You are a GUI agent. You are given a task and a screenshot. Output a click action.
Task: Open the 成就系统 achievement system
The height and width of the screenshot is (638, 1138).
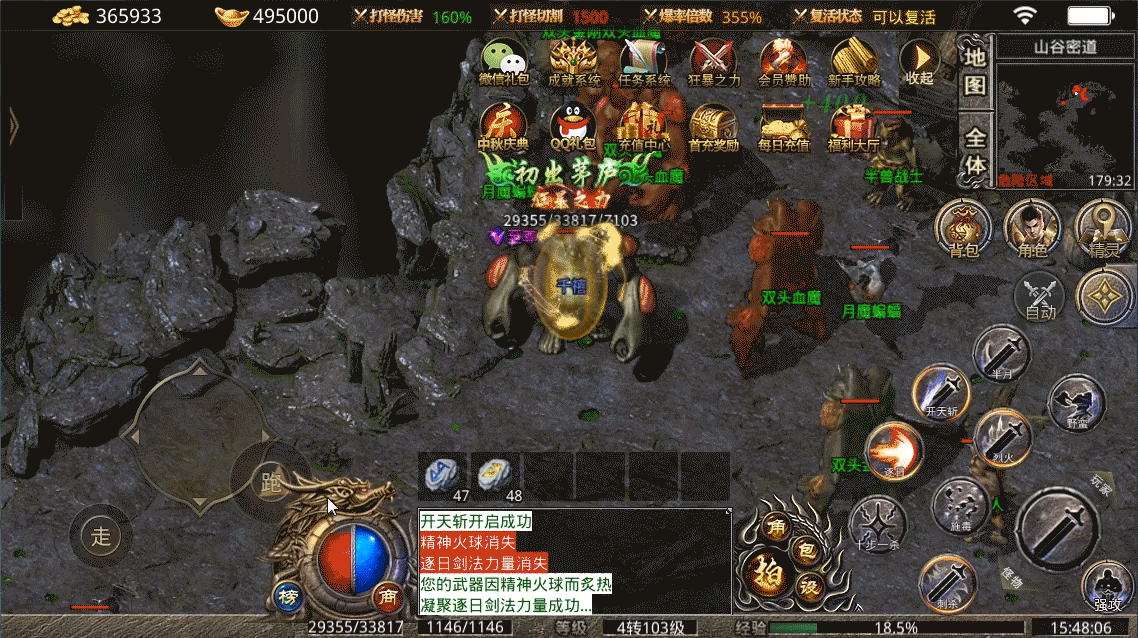click(x=574, y=60)
